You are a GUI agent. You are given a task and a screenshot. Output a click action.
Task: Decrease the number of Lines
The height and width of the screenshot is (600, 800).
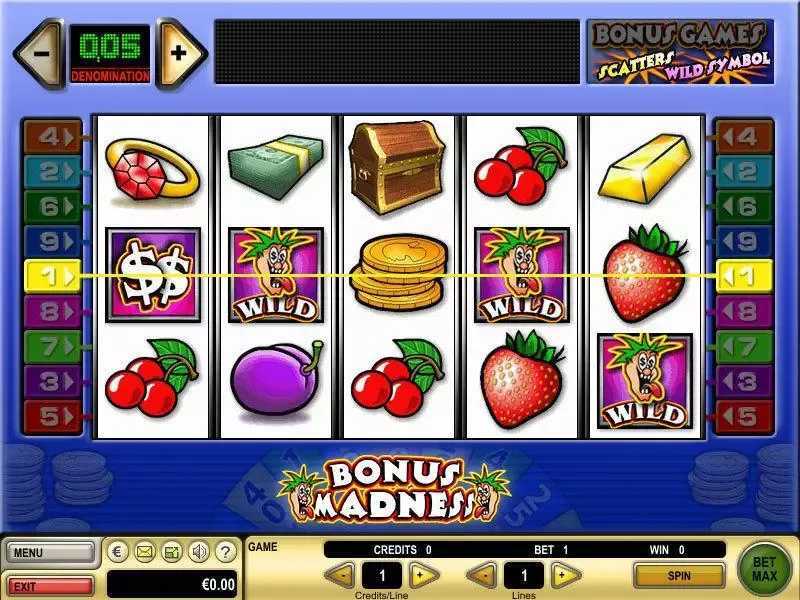point(482,575)
